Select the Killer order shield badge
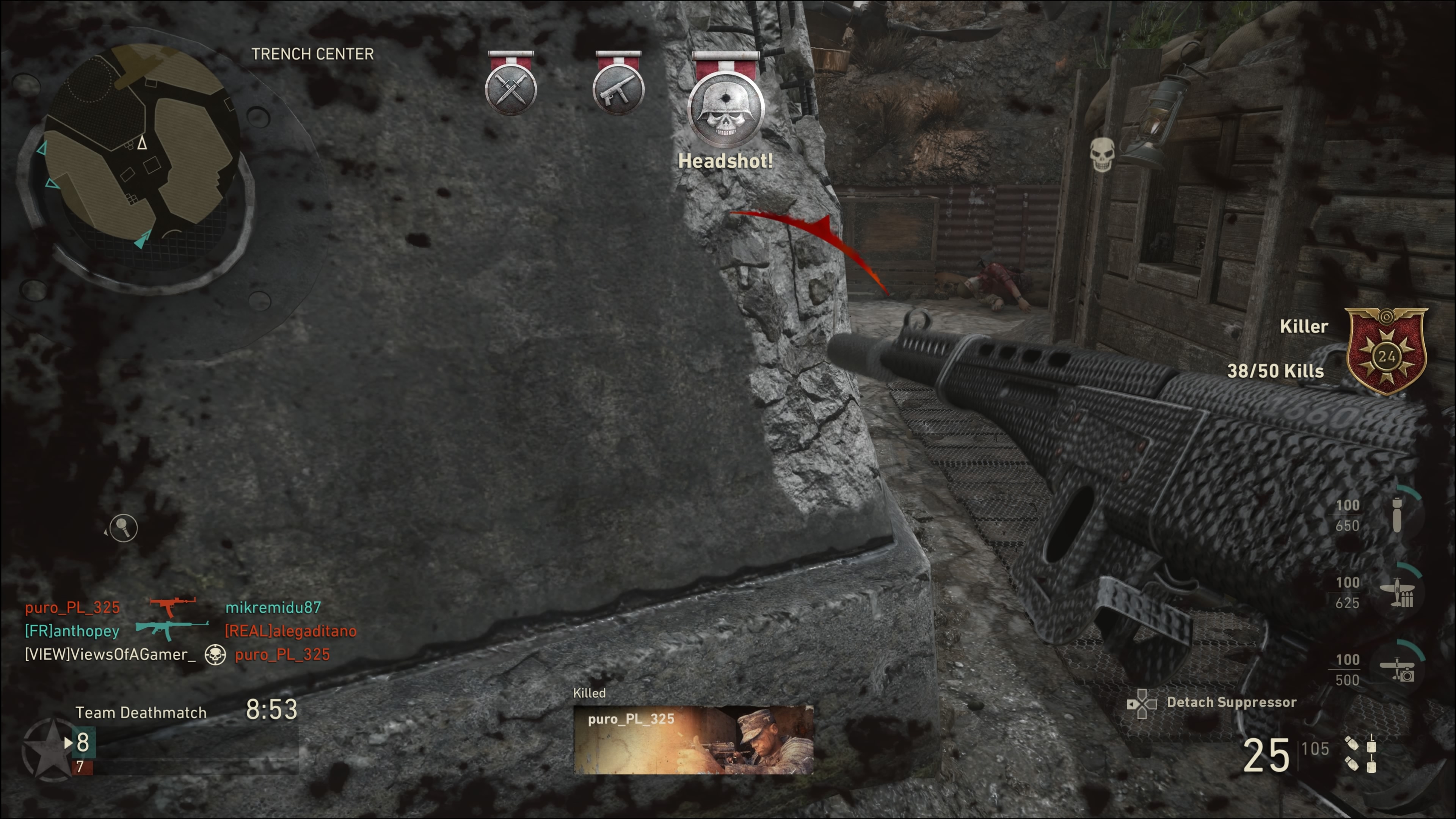This screenshot has width=1456, height=819. 1386,351
